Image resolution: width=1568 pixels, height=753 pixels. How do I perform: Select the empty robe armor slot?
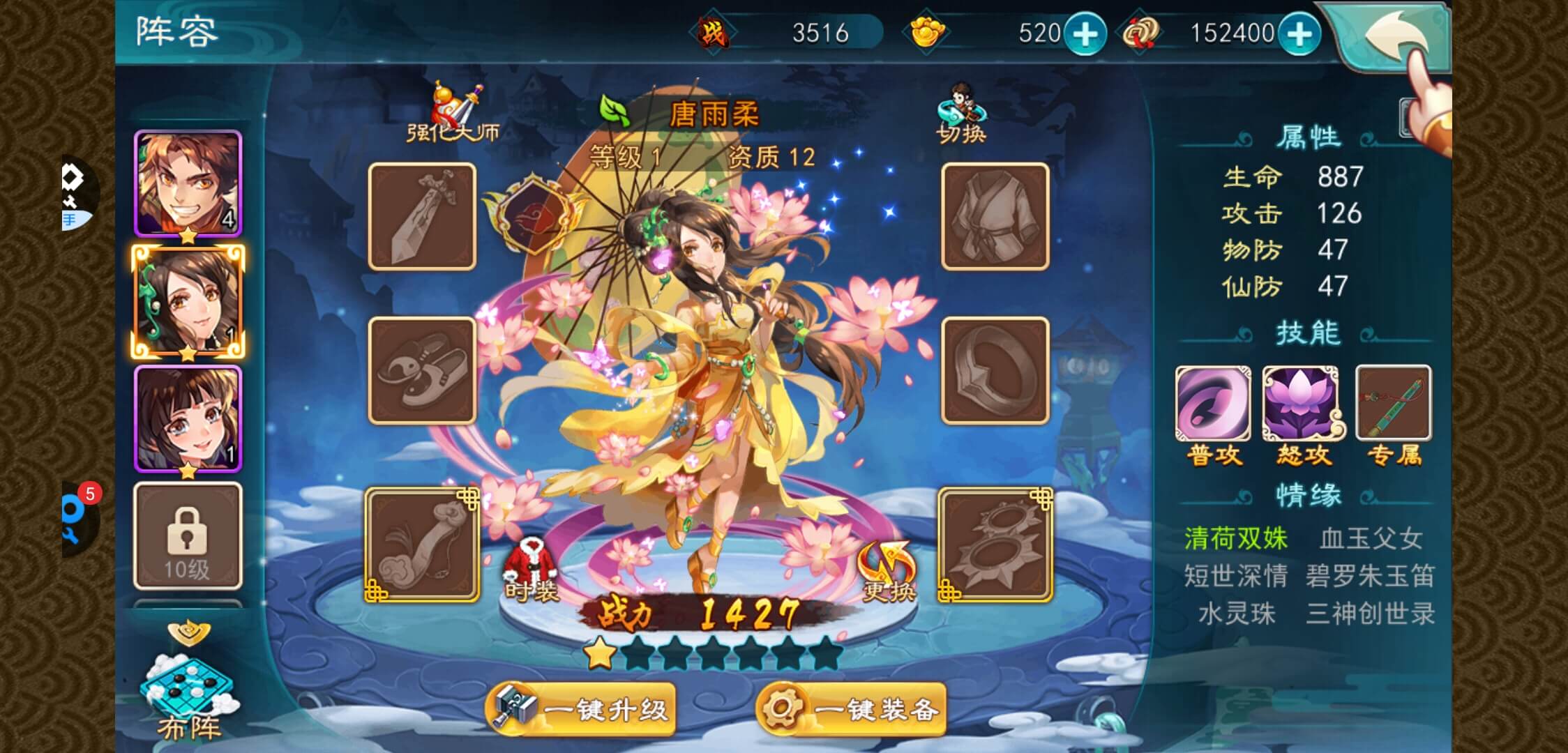tap(995, 217)
